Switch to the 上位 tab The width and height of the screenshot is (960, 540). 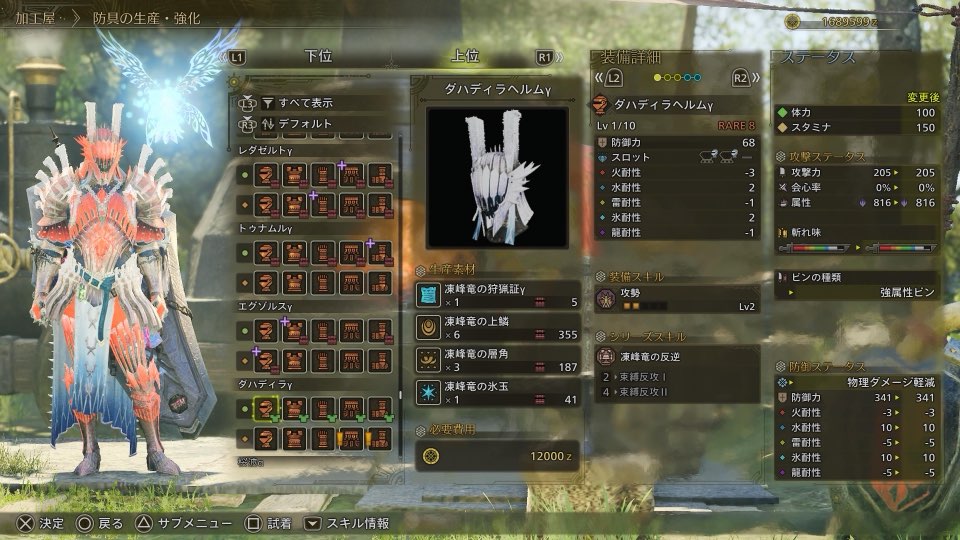tap(467, 57)
